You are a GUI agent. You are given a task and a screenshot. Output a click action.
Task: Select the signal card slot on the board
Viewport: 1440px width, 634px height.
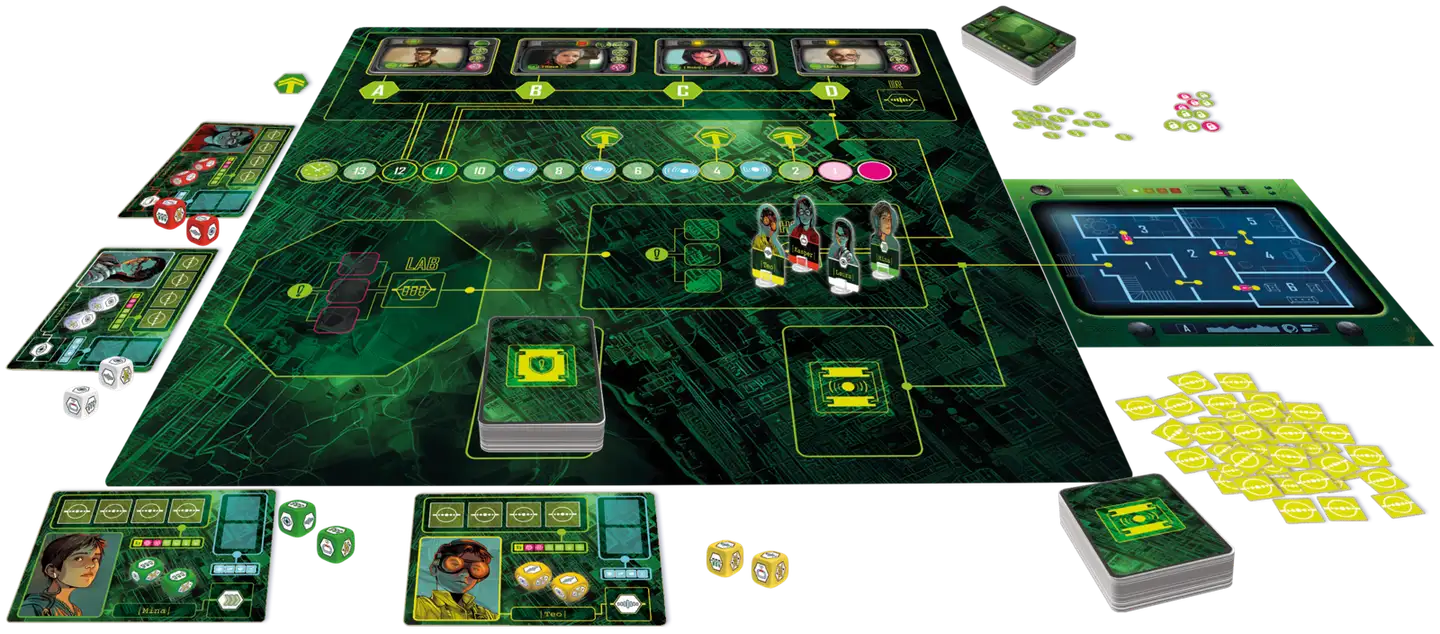851,388
